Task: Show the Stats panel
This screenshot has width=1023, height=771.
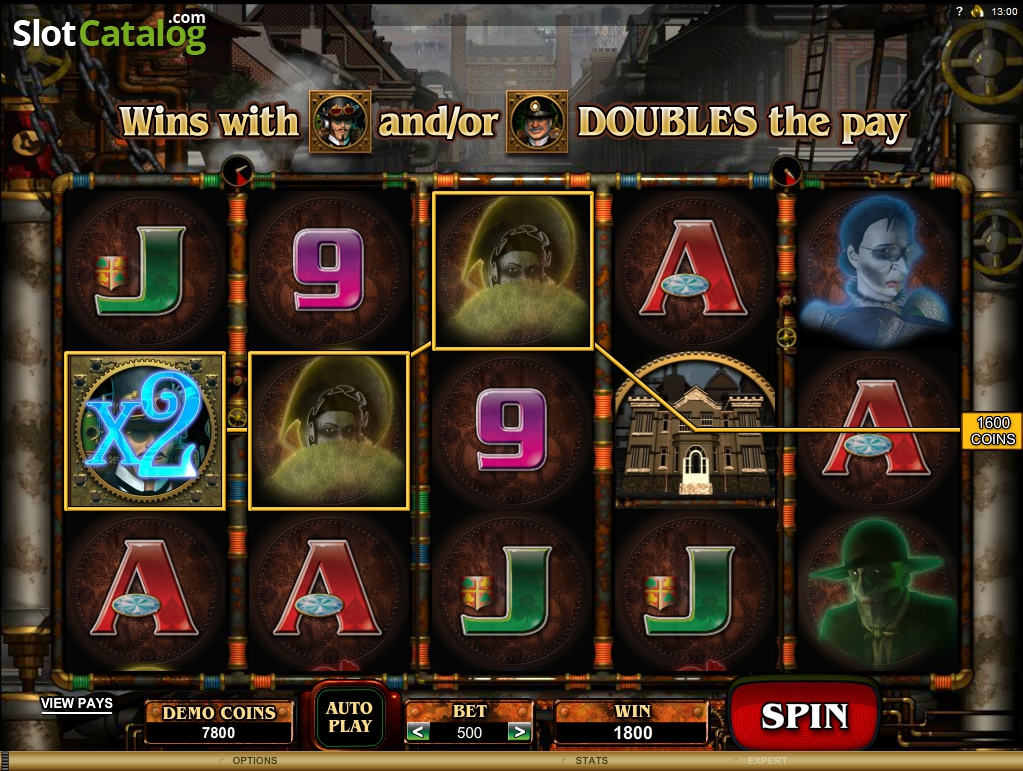Action: (591, 761)
